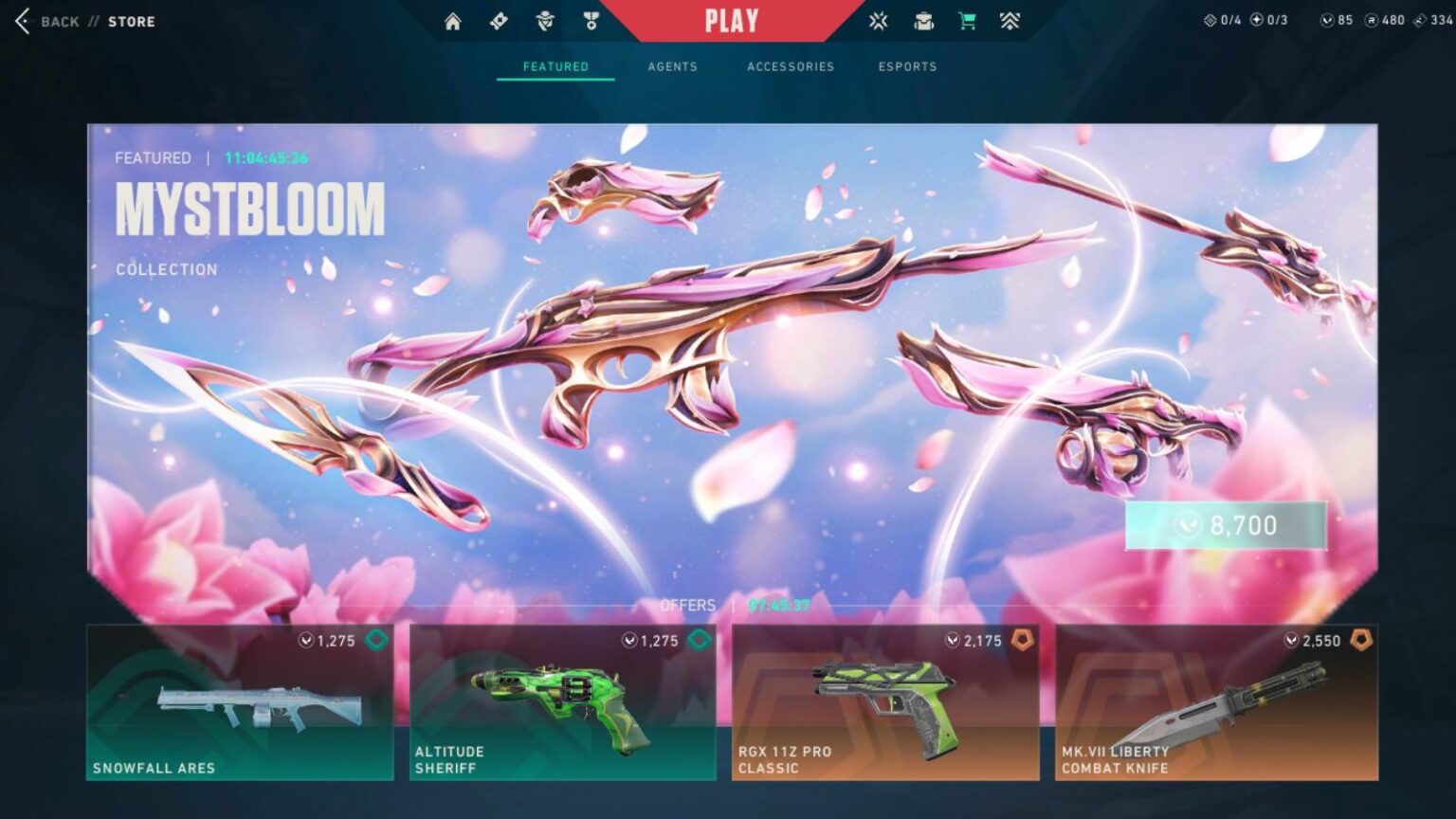Switch to the Agents tab
The image size is (1456, 819).
pyautogui.click(x=673, y=66)
